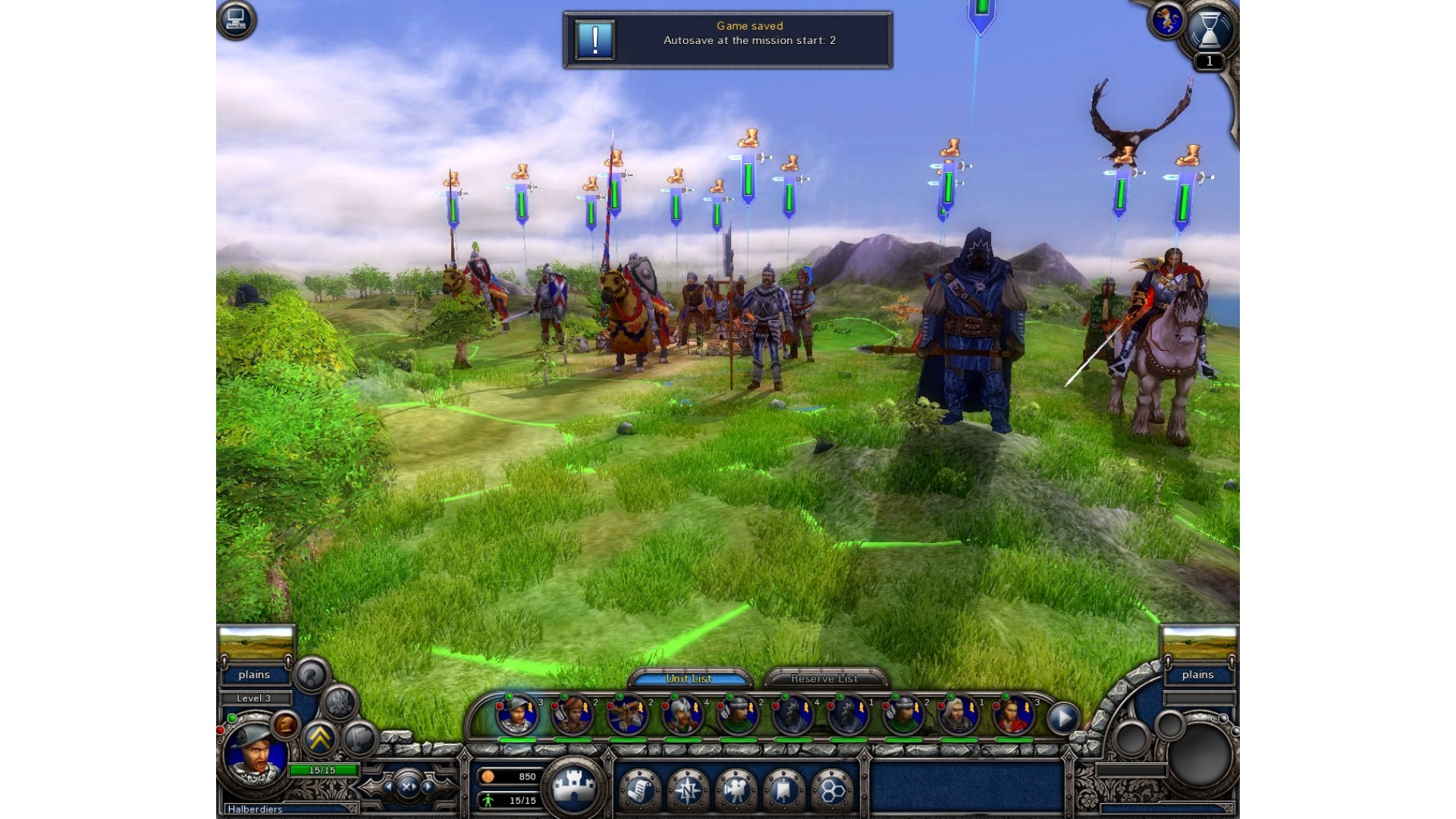Image resolution: width=1456 pixels, height=819 pixels.
Task: Open the castle button
Action: pos(576,786)
